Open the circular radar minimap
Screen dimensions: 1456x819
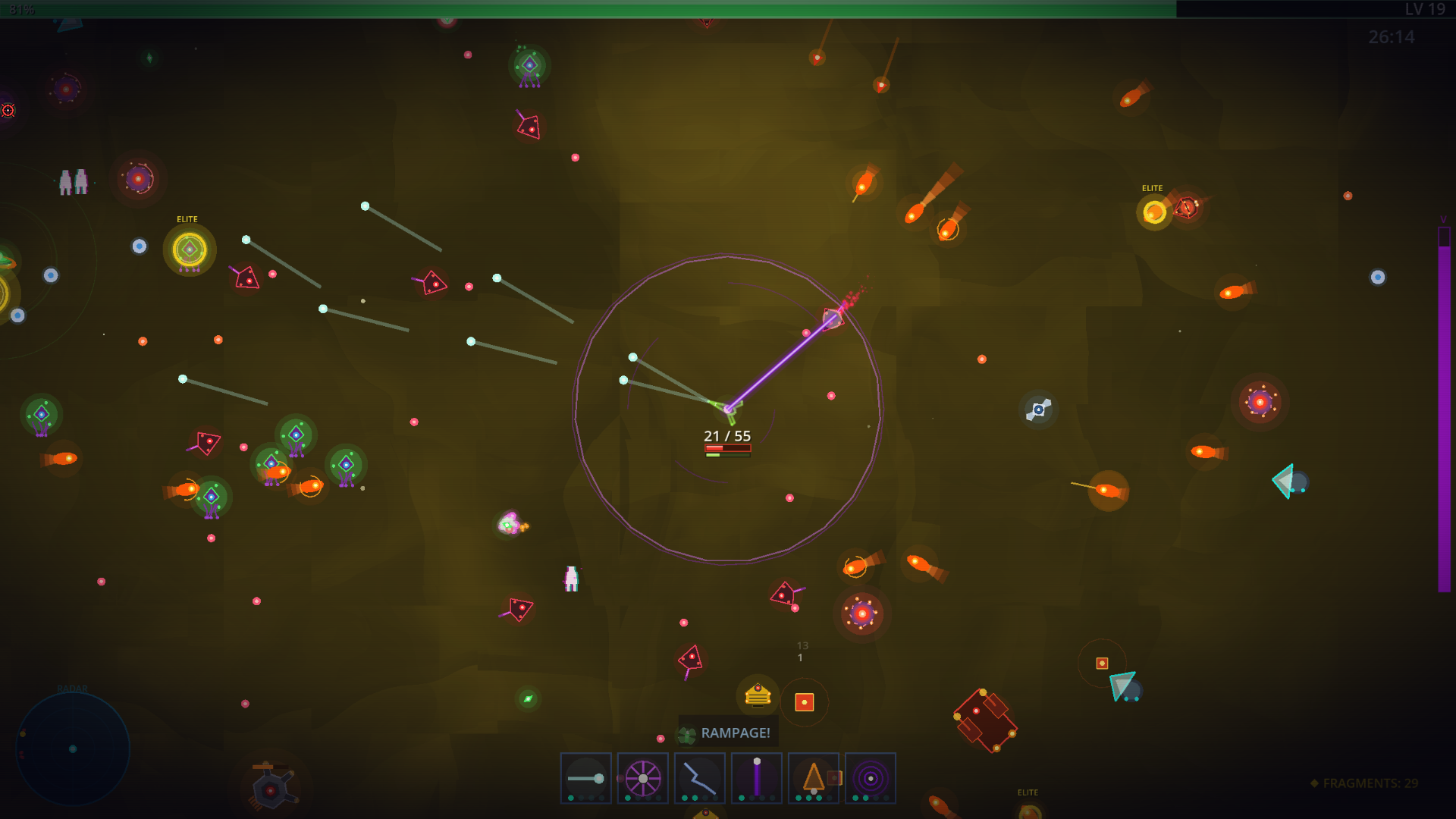click(x=73, y=748)
